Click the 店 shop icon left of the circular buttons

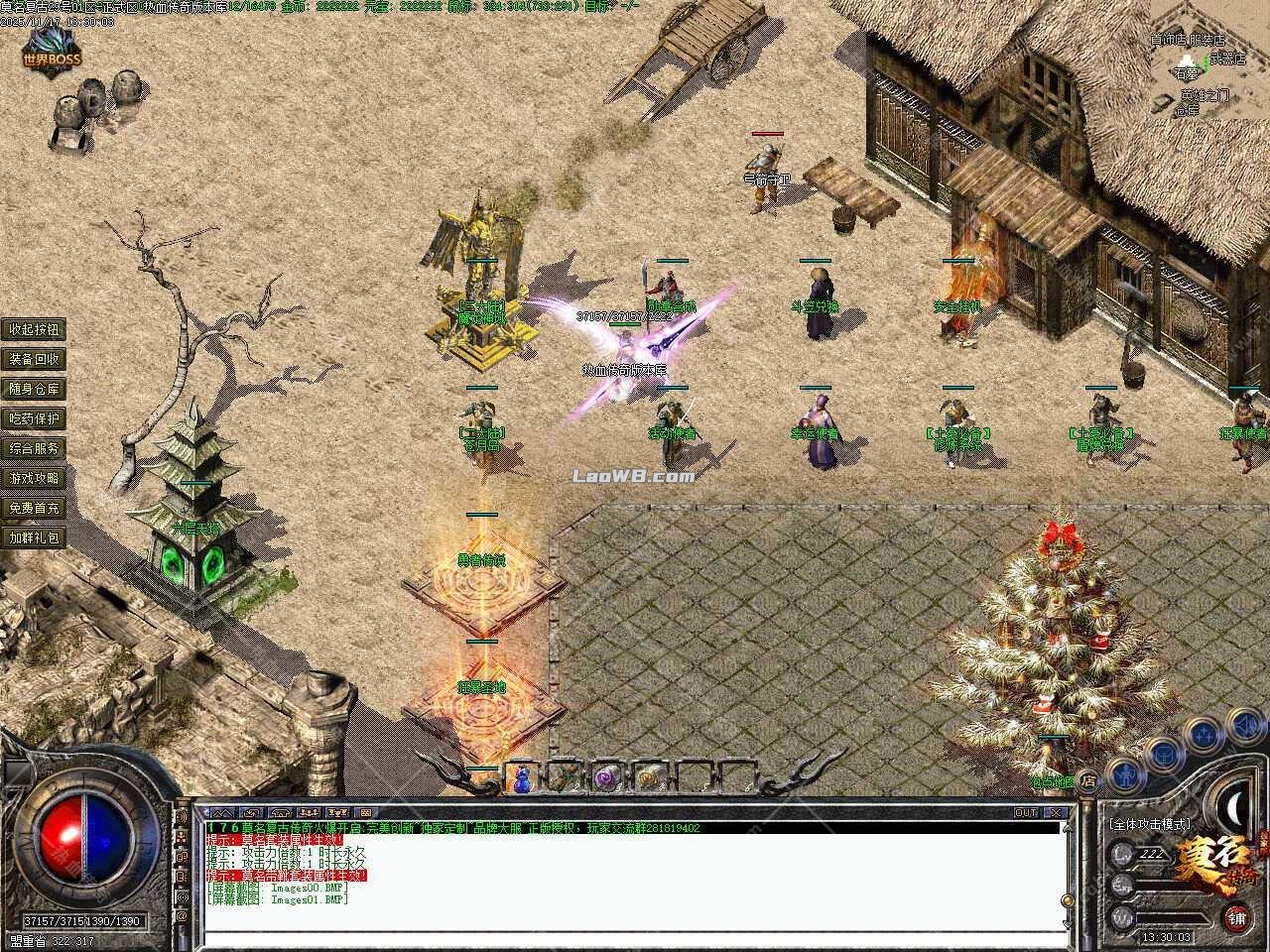point(1089,778)
